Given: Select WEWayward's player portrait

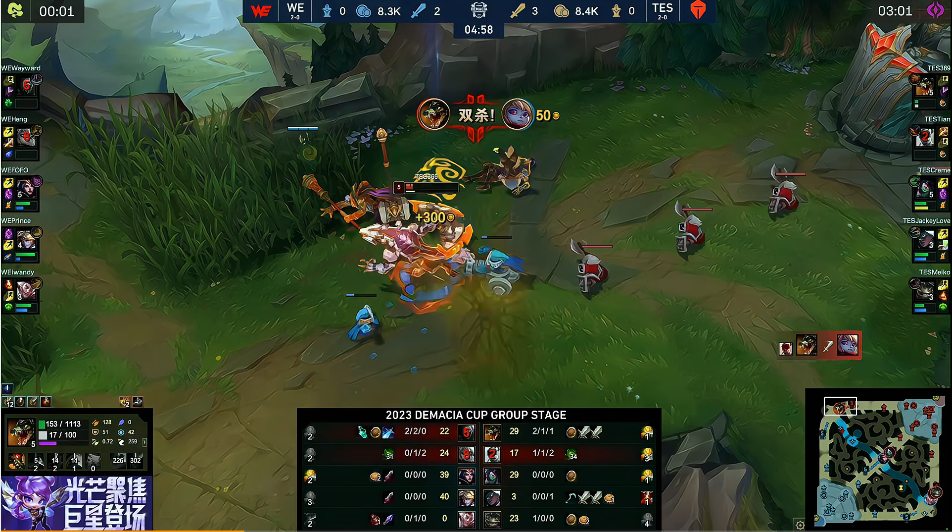Looking at the screenshot, I should tap(26, 89).
